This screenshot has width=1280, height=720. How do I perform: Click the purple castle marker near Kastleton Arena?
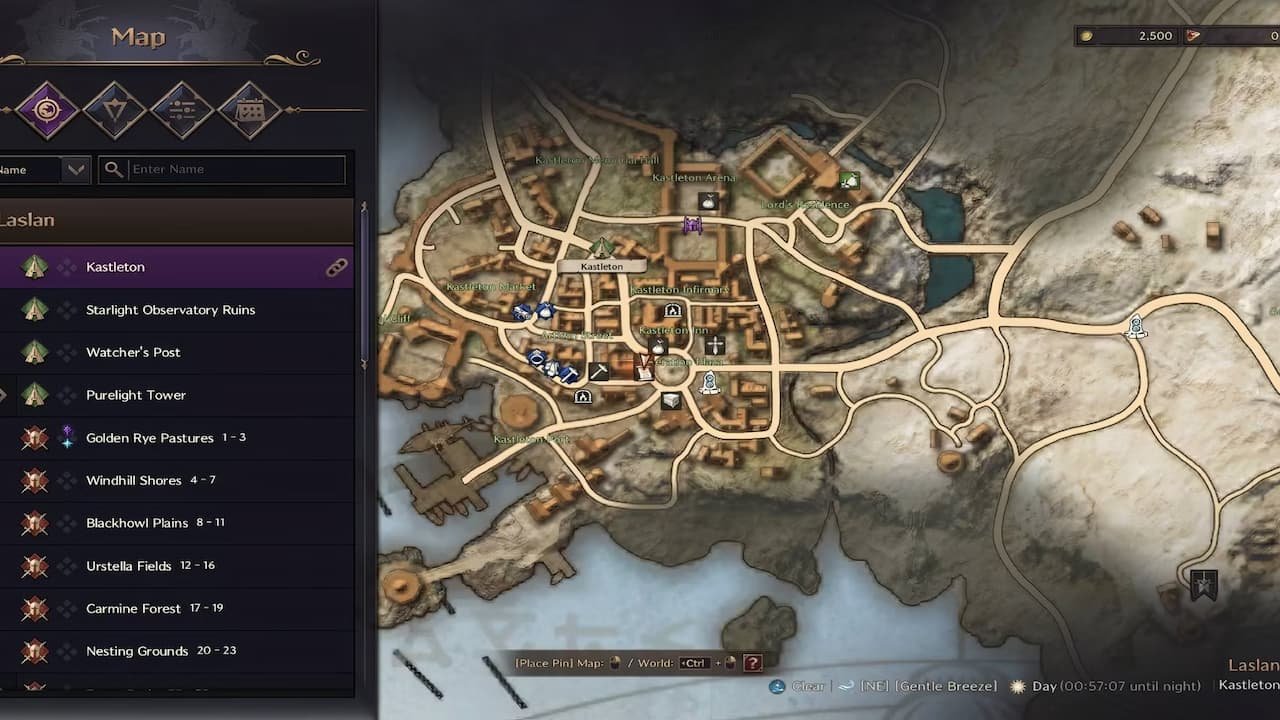(x=693, y=225)
